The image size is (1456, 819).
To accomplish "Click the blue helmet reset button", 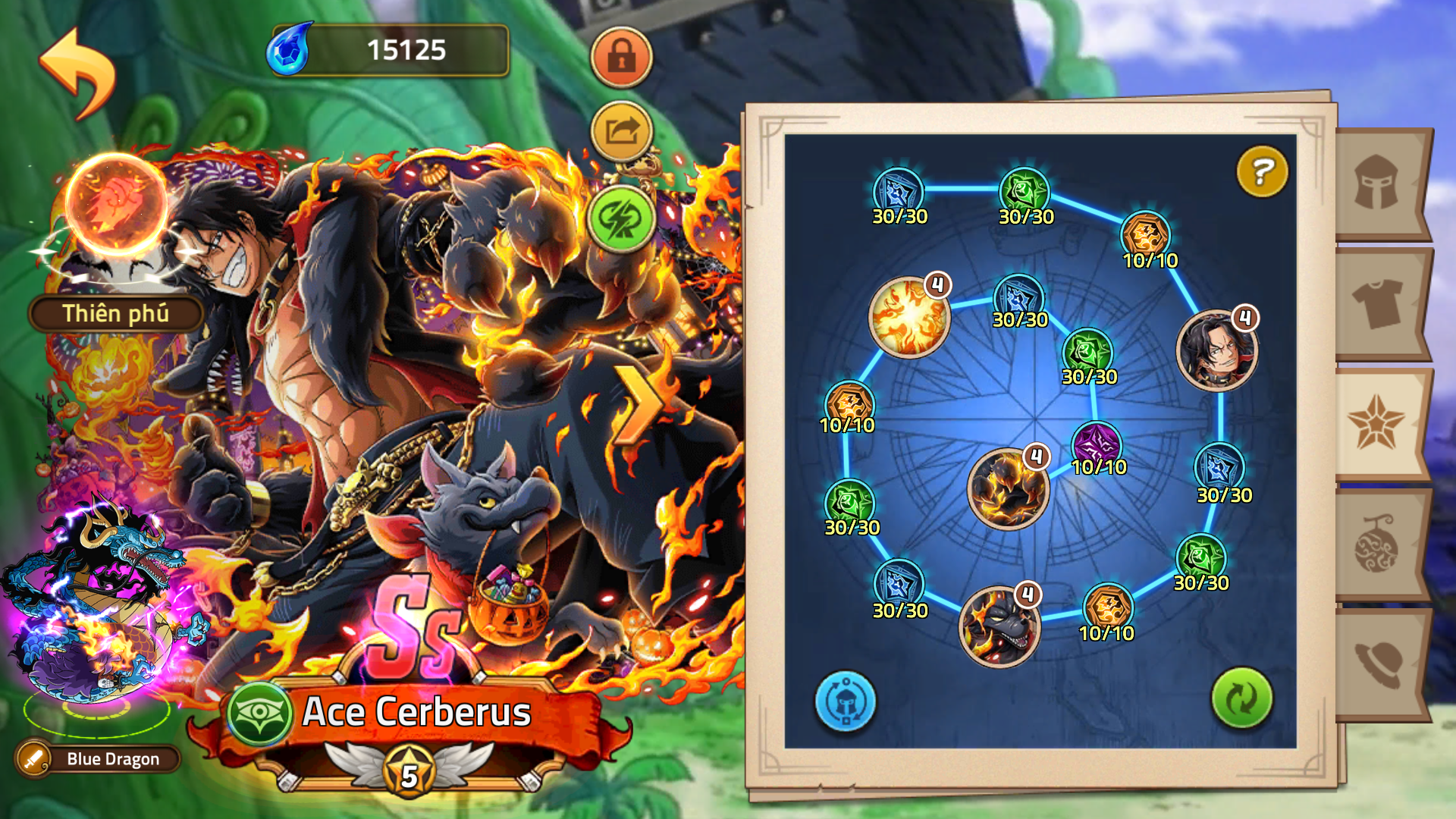I will 845,701.
